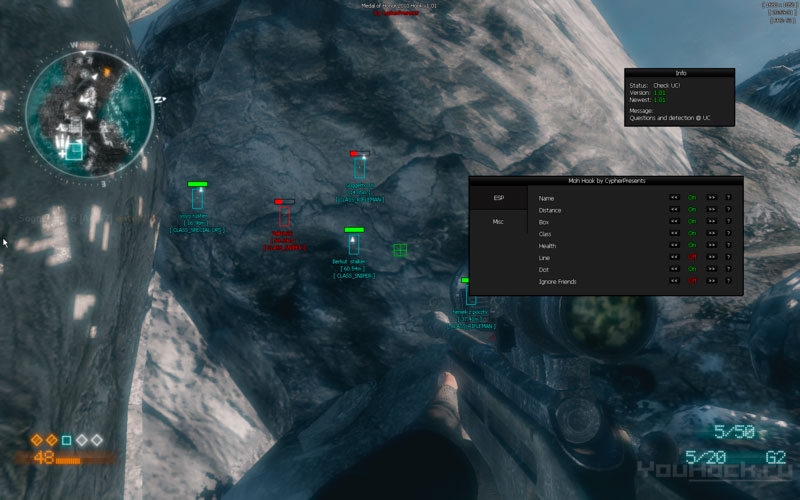Enable Ignore Friends with its right arrow
Image resolution: width=800 pixels, height=500 pixels.
(711, 282)
